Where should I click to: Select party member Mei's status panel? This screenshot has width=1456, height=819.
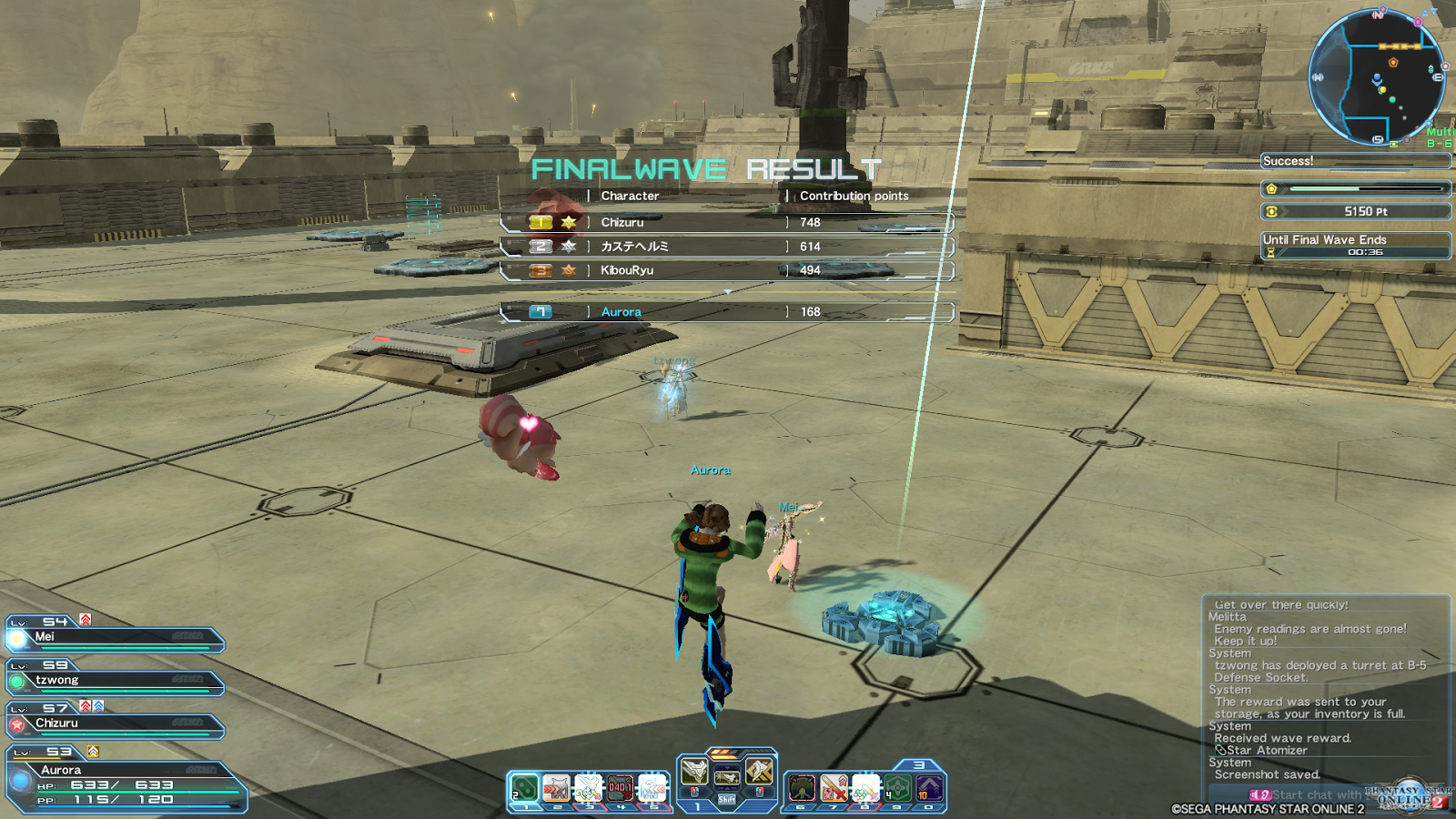tap(115, 638)
